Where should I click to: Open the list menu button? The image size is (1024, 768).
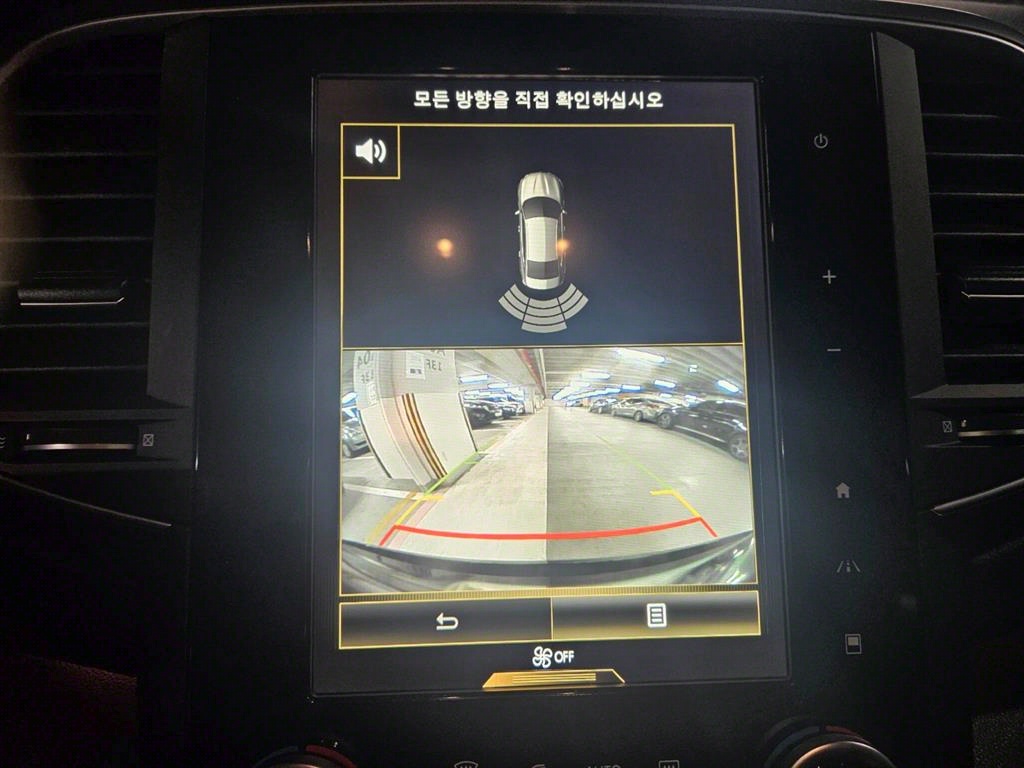pos(656,616)
